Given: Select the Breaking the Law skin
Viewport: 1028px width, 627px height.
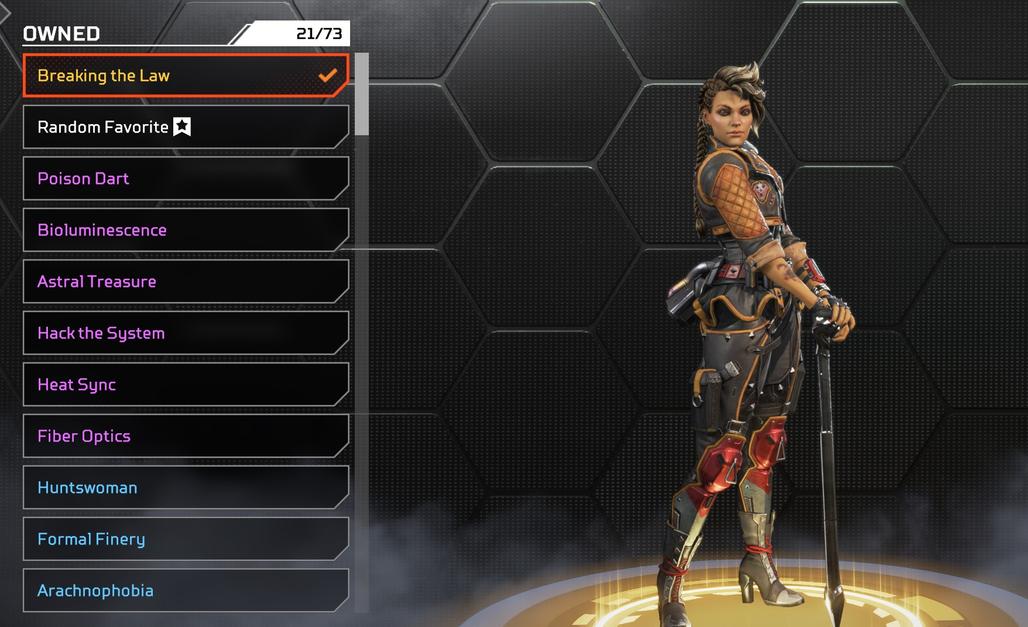Looking at the screenshot, I should pyautogui.click(x=185, y=76).
